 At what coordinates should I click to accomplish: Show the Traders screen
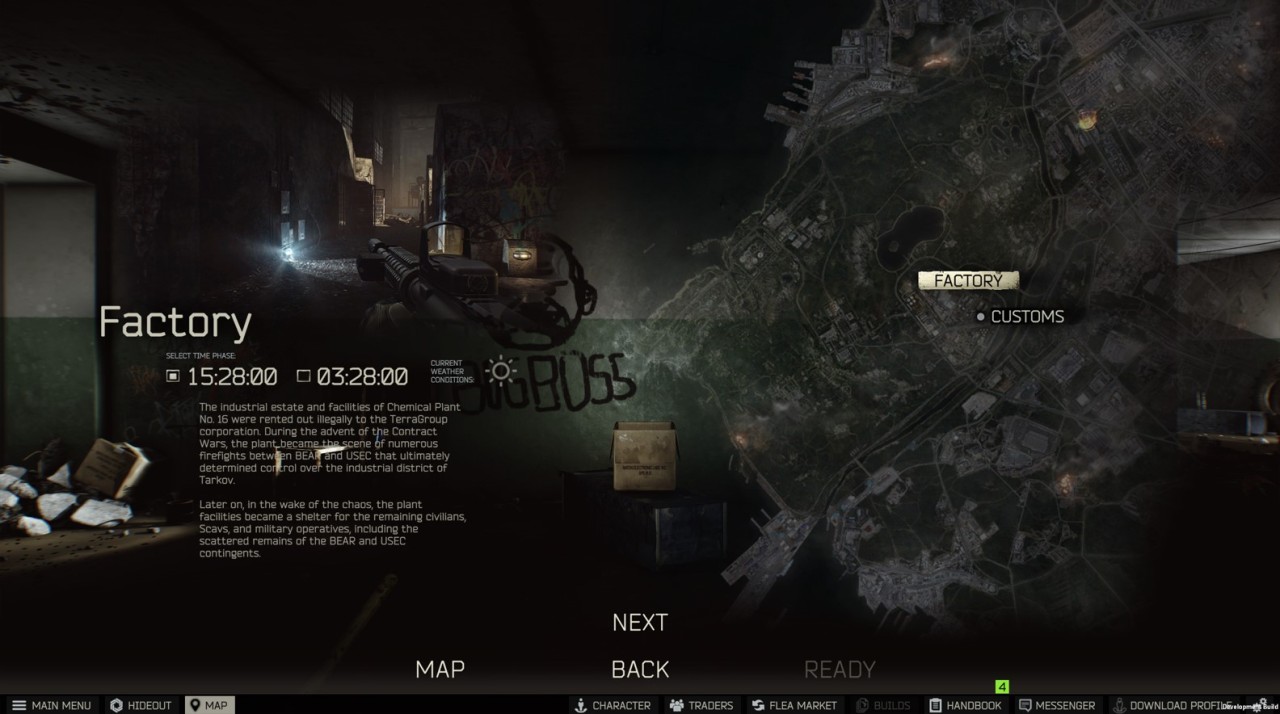pos(701,705)
